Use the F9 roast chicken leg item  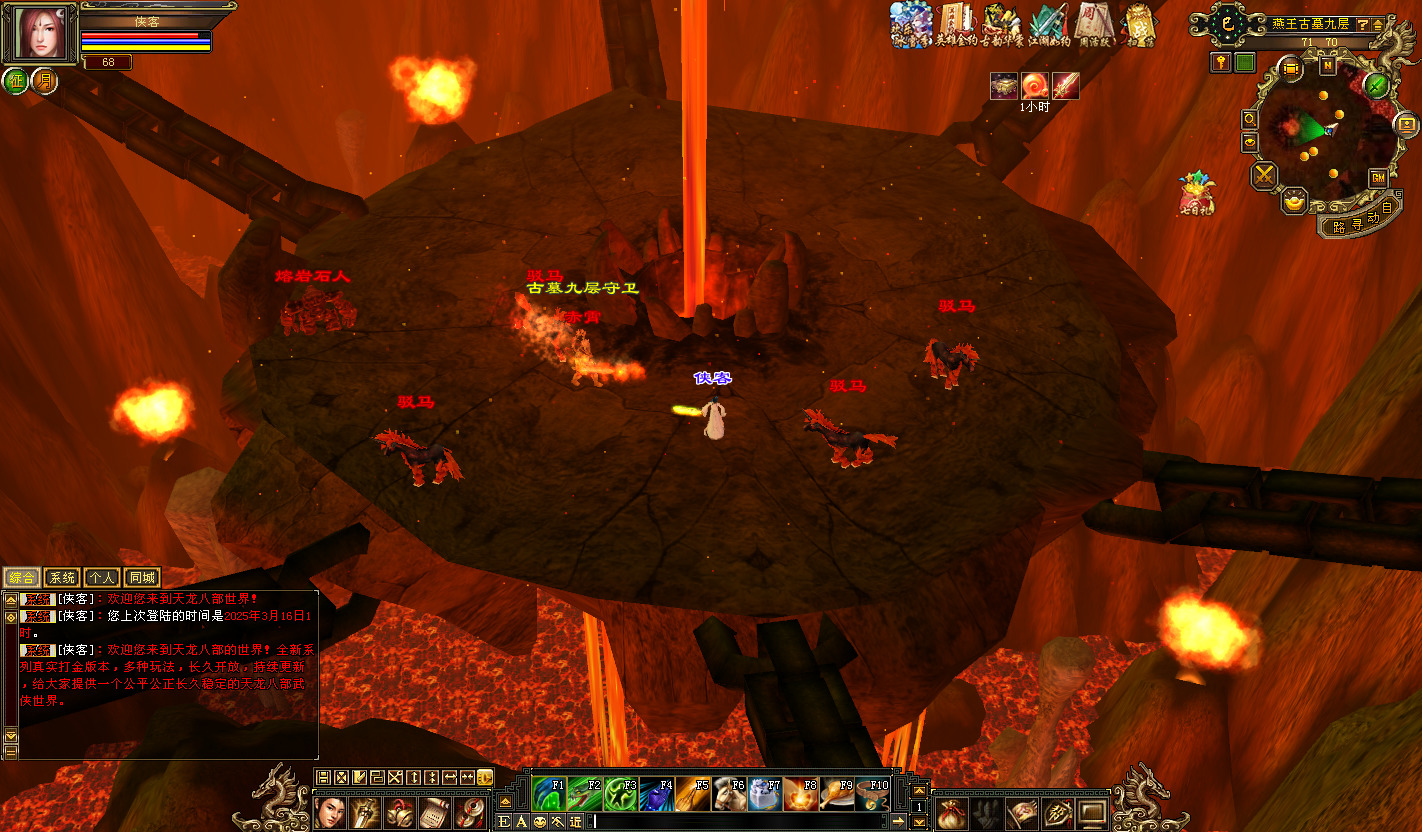[836, 795]
